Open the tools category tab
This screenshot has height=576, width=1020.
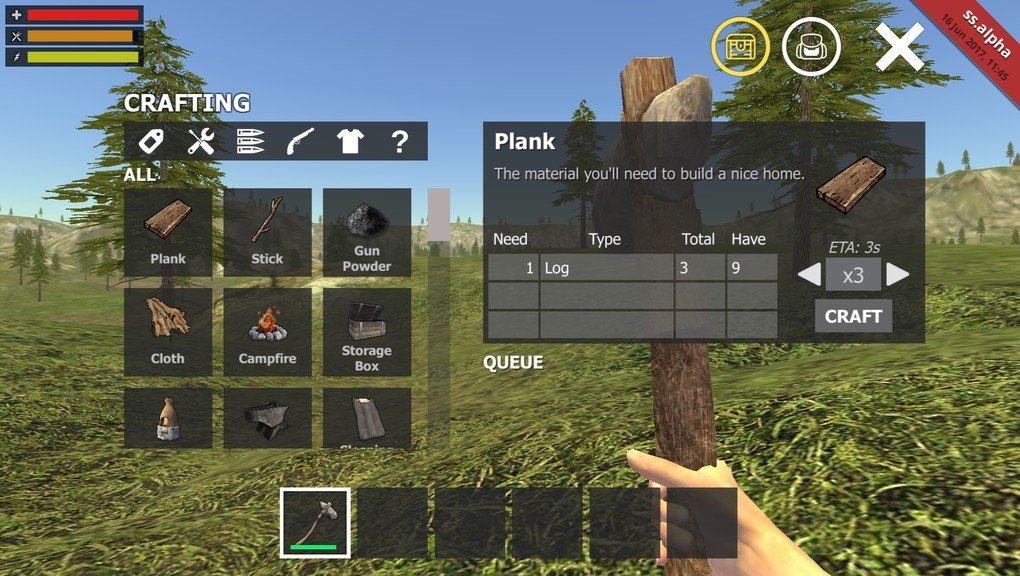point(201,142)
